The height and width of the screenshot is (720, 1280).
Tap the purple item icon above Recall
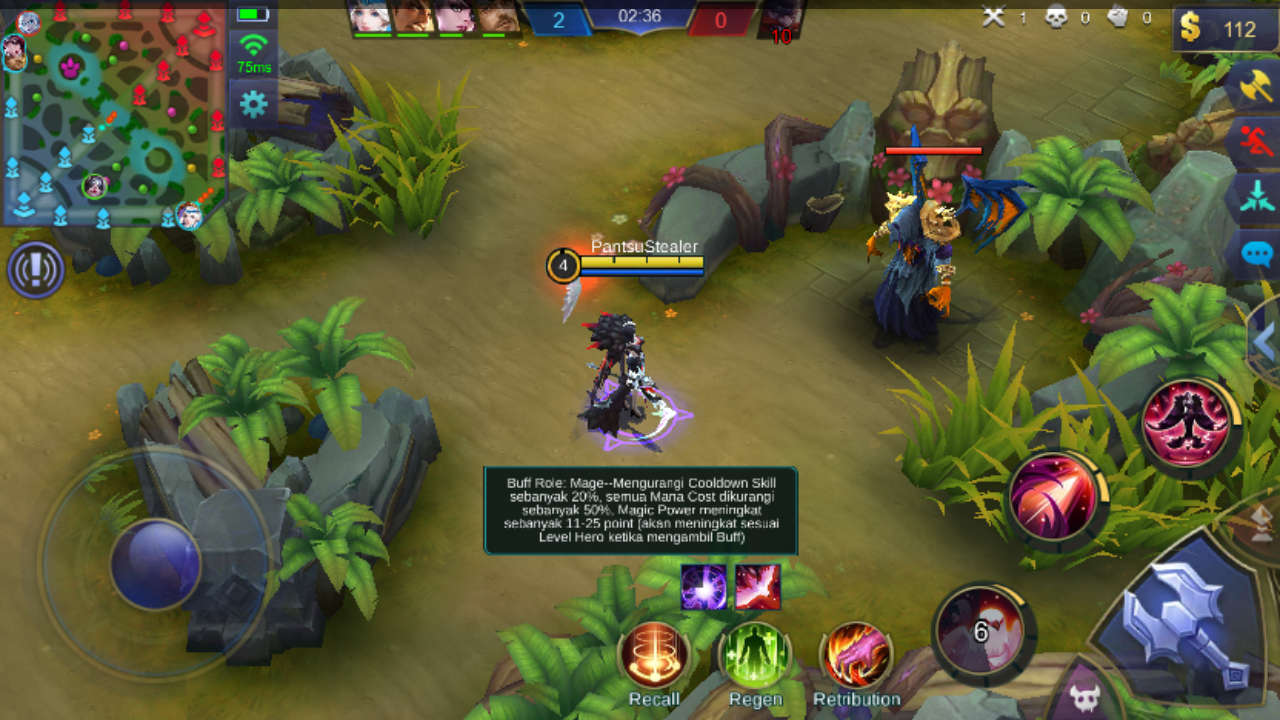pos(703,588)
